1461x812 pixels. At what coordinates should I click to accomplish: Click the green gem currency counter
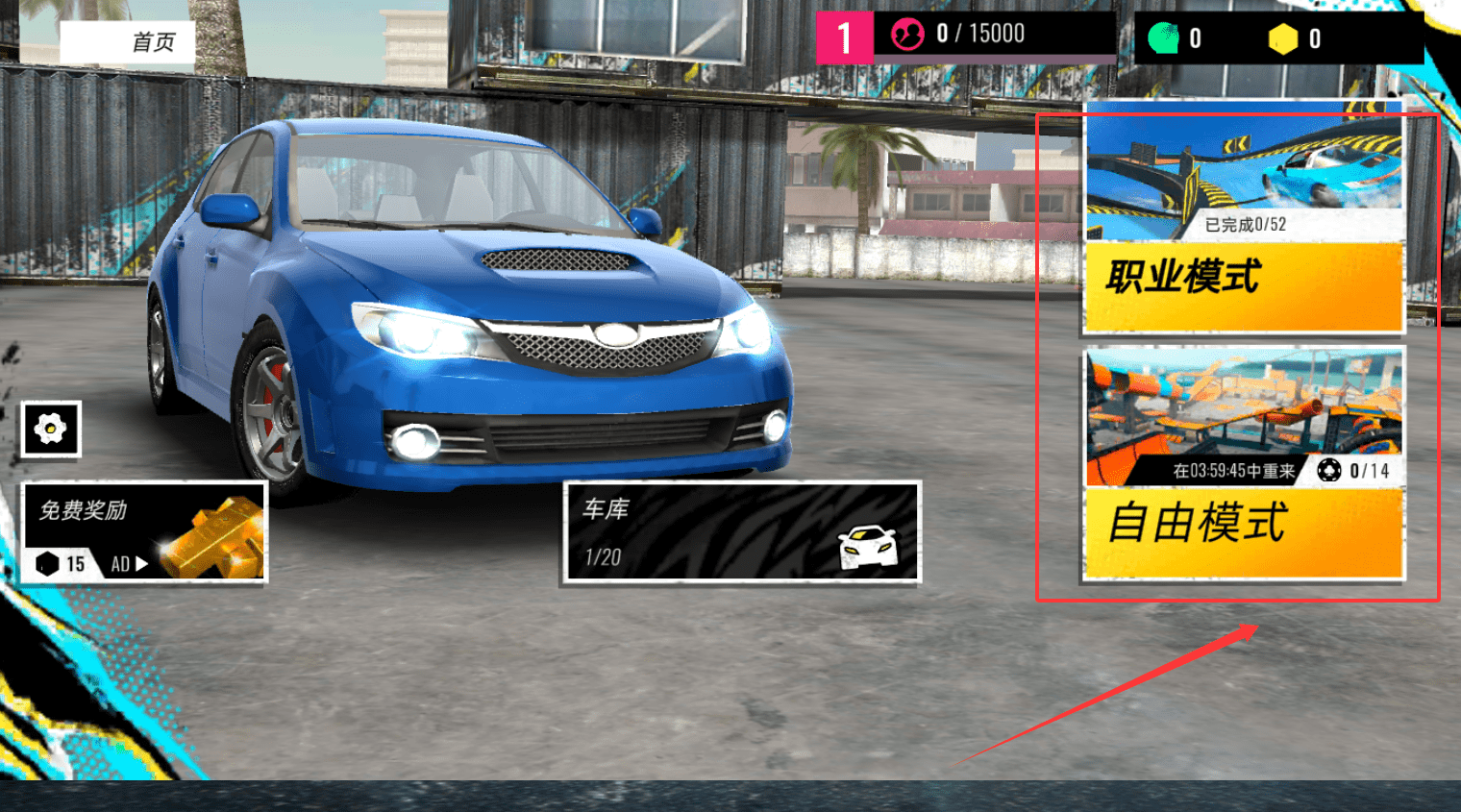pos(1176,38)
